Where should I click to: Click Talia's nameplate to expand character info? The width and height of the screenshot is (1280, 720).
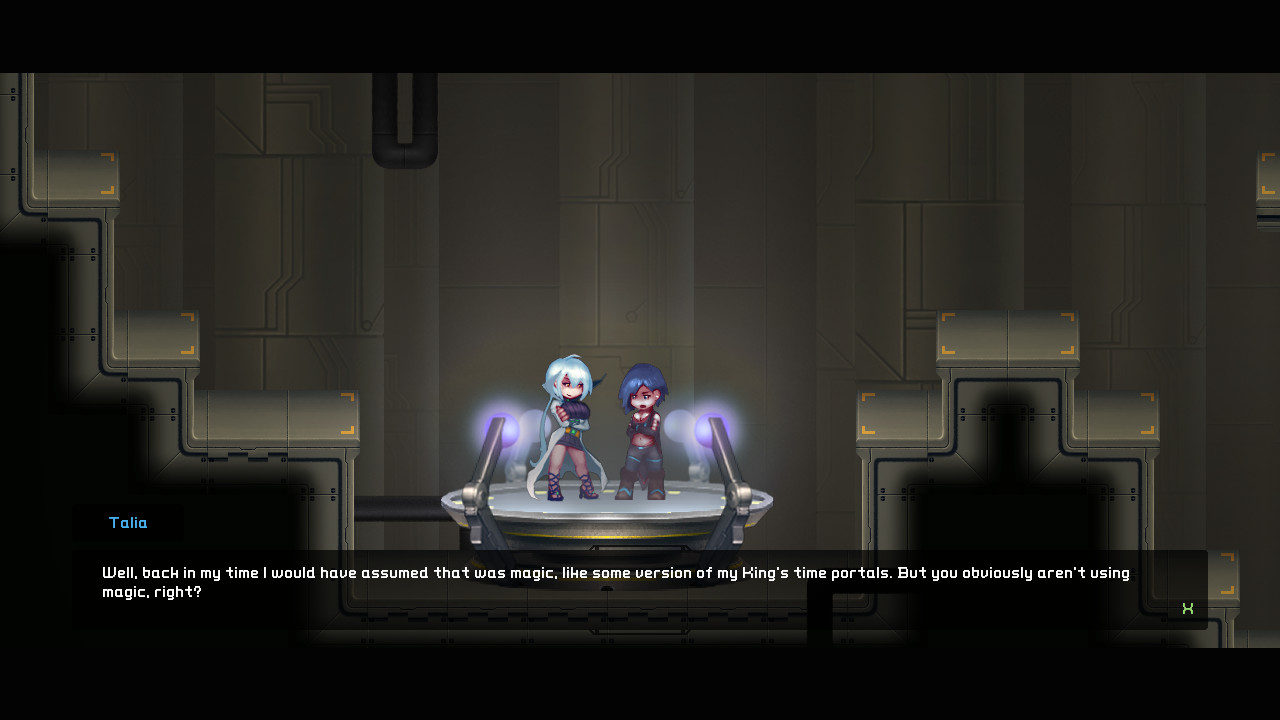tap(127, 522)
